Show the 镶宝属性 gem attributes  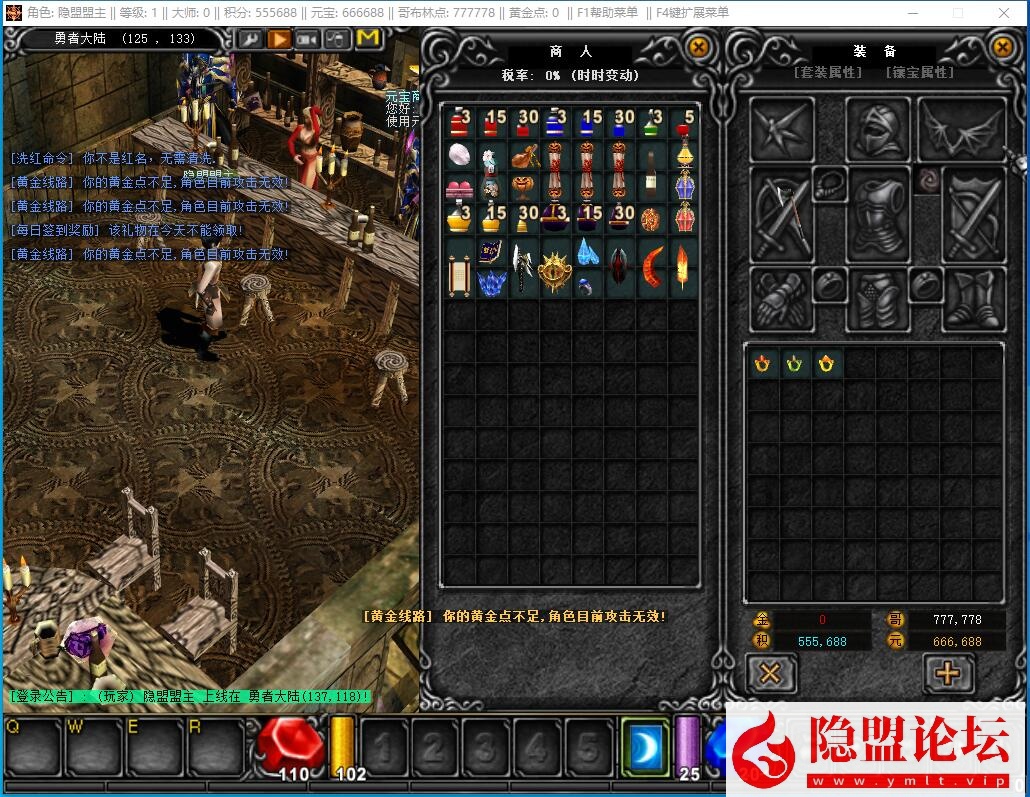tap(920, 73)
